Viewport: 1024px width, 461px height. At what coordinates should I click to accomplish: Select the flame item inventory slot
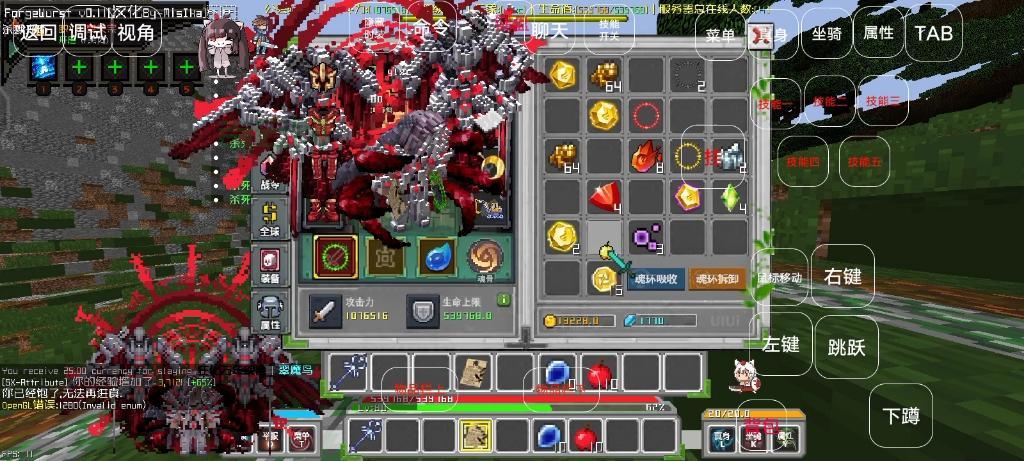click(x=644, y=156)
